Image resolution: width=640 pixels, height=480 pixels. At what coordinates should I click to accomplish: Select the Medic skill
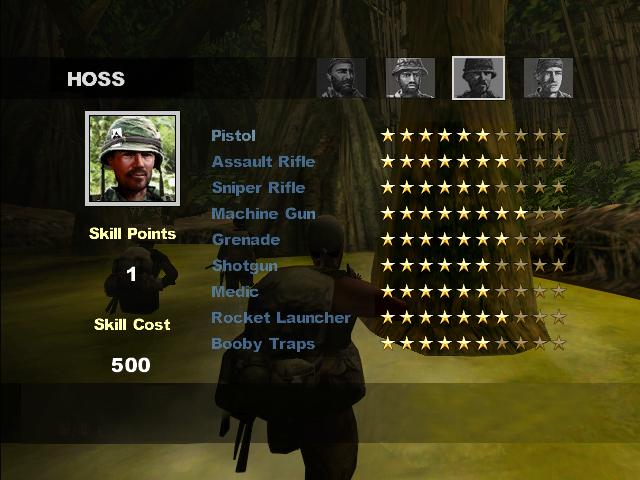coord(235,292)
